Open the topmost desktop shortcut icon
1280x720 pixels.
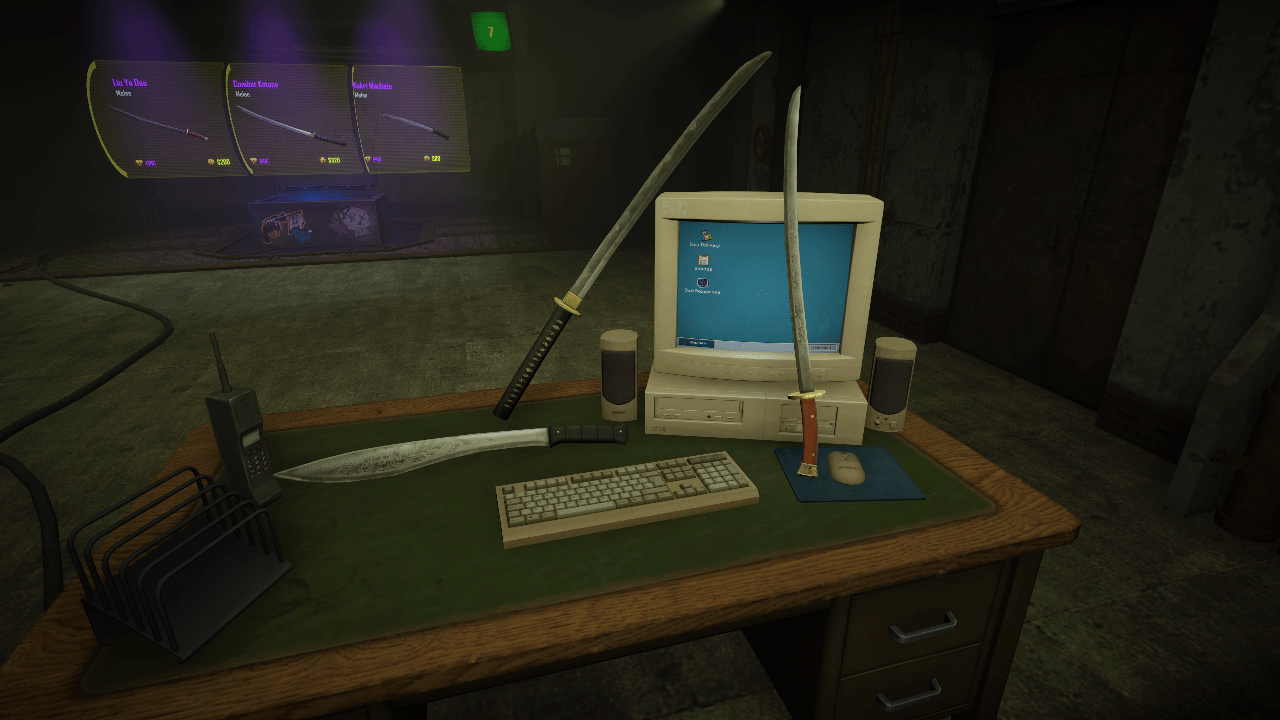(705, 236)
